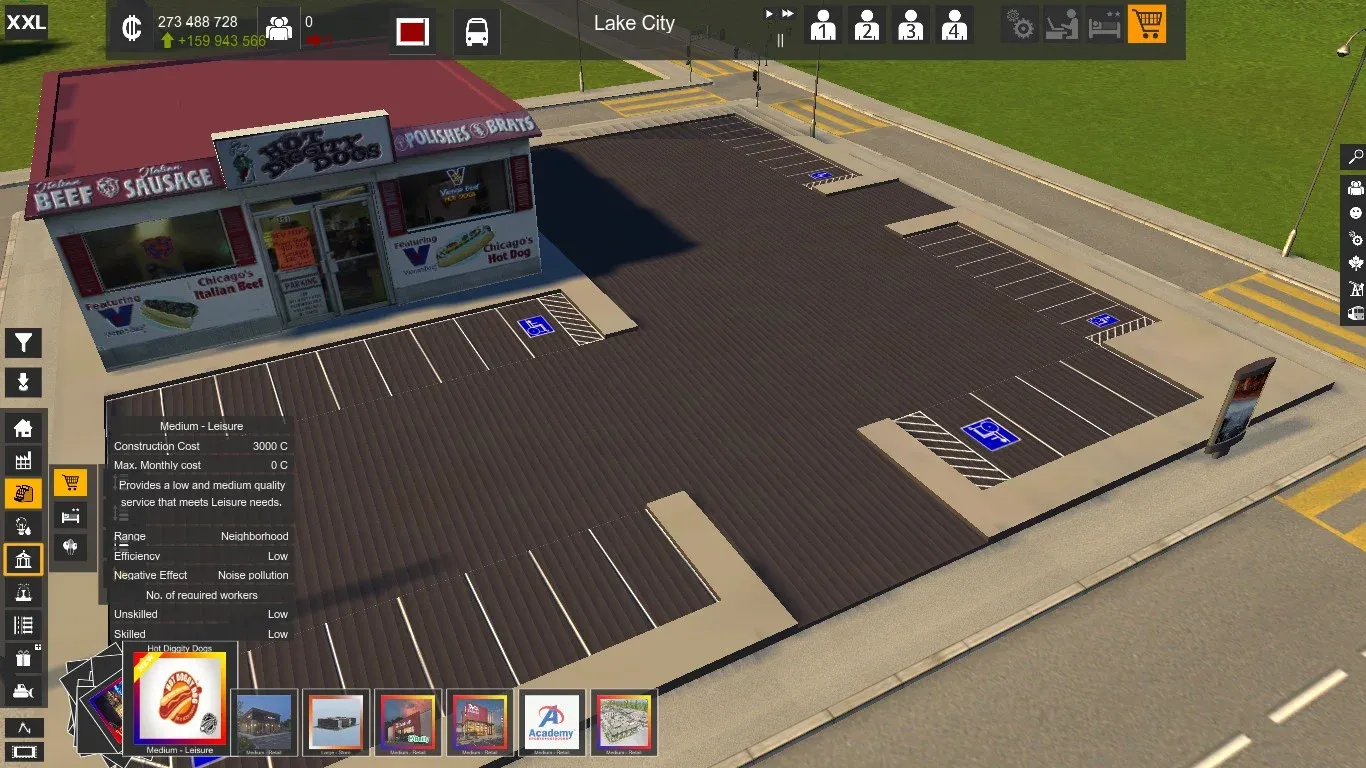Open the magnifying glass search tool
The width and height of the screenshot is (1366, 768).
[x=1355, y=158]
